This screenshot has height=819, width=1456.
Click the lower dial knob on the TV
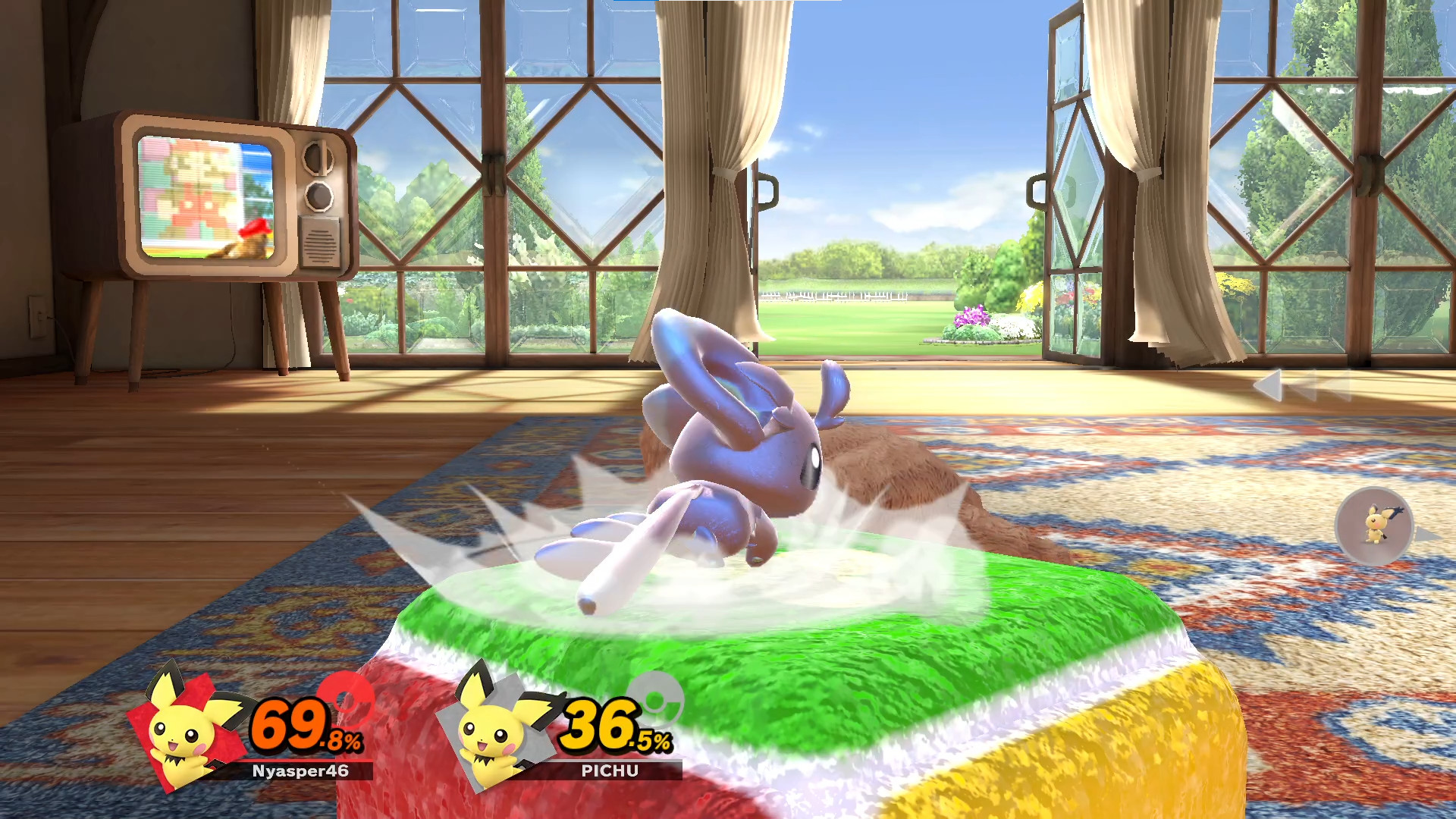(x=318, y=195)
